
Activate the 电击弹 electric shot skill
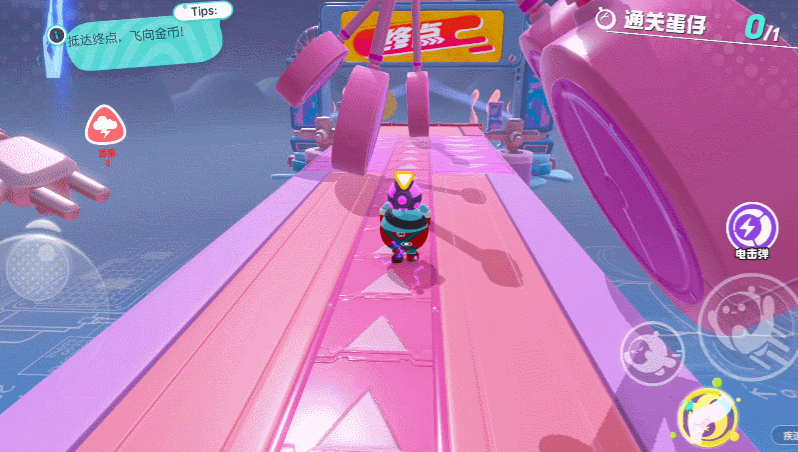749,225
